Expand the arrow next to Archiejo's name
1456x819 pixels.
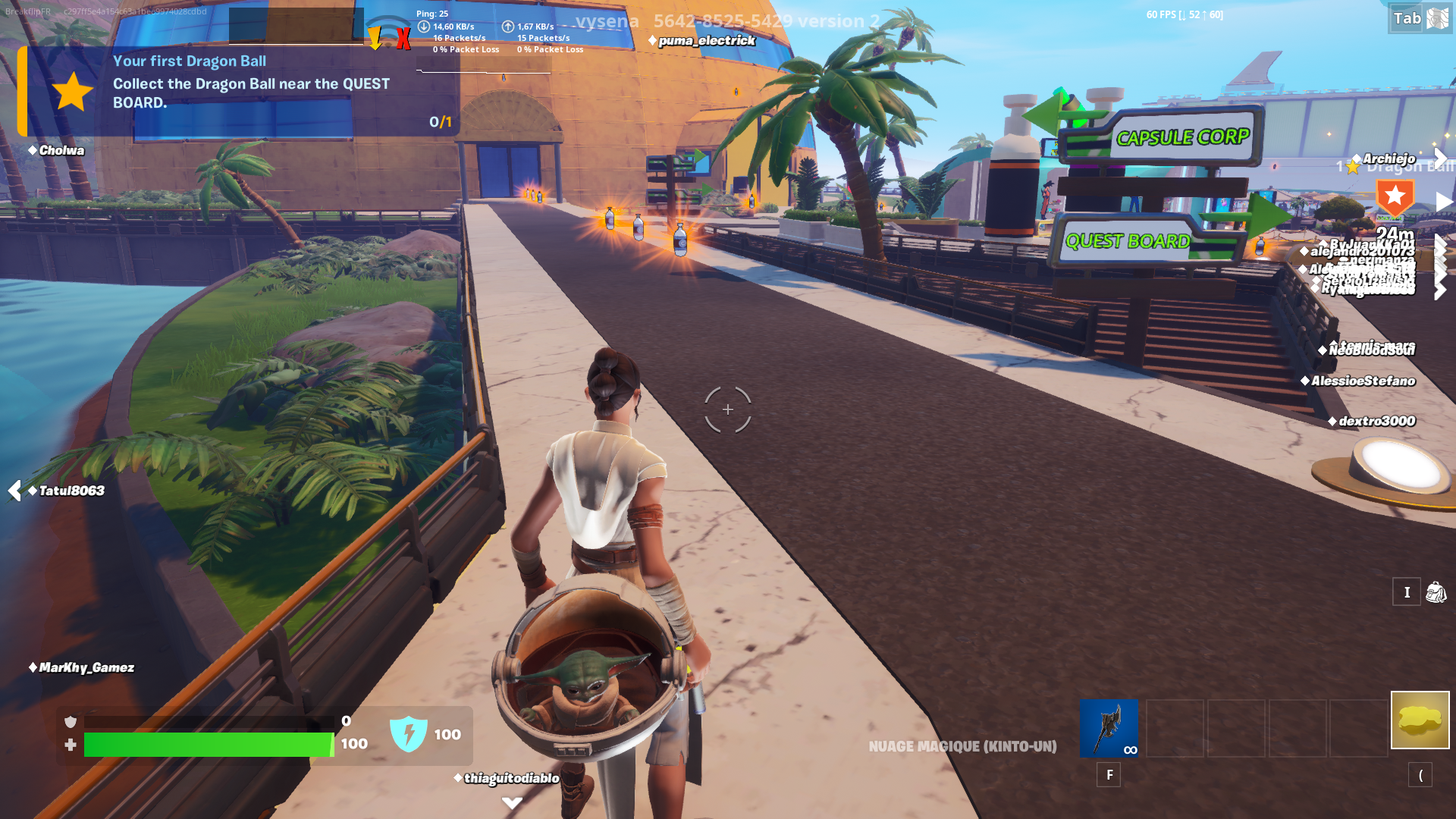[1439, 158]
